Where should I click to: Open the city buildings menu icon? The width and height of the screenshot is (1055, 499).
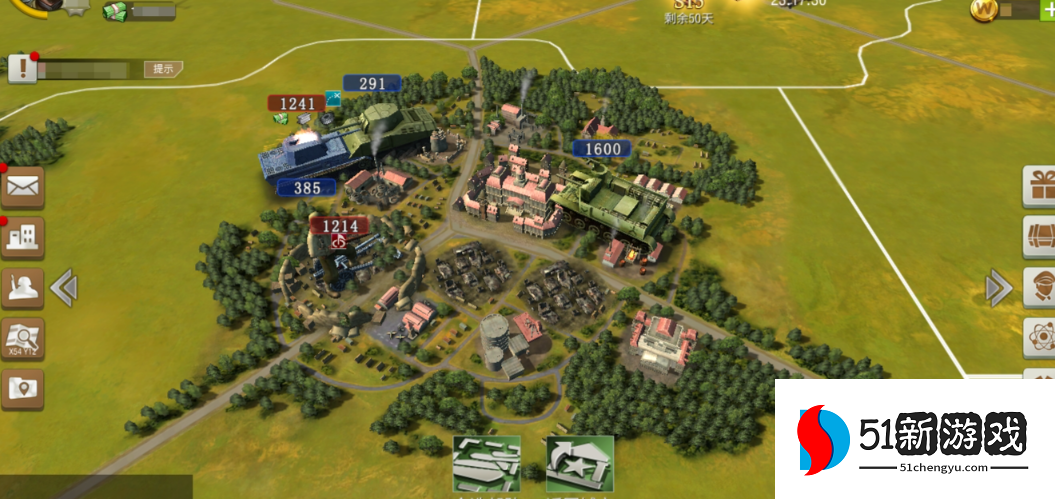[x=22, y=237]
